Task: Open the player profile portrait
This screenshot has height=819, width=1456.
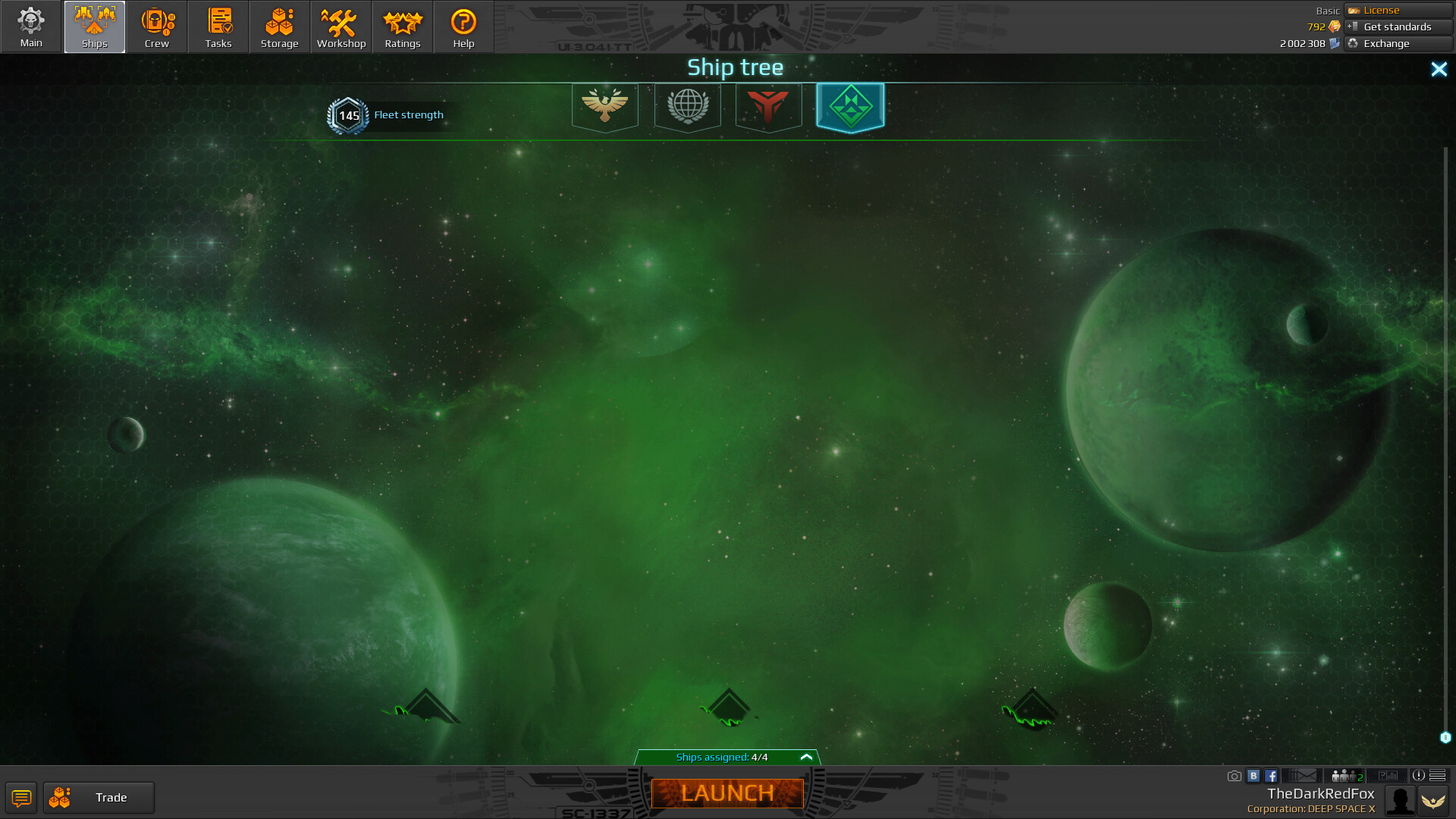Action: click(1399, 800)
